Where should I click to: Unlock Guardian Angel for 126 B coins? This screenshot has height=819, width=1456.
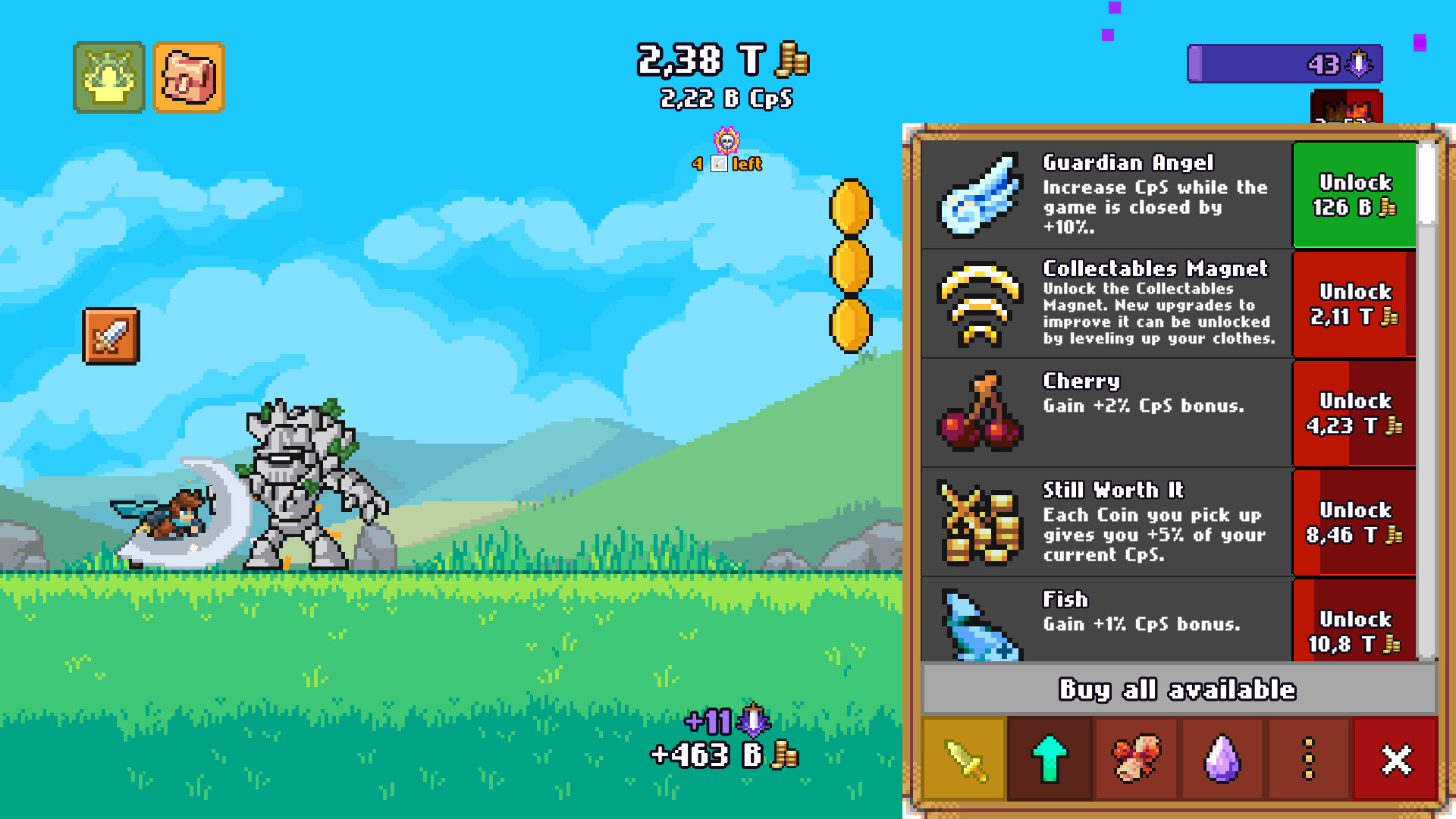[x=1354, y=194]
